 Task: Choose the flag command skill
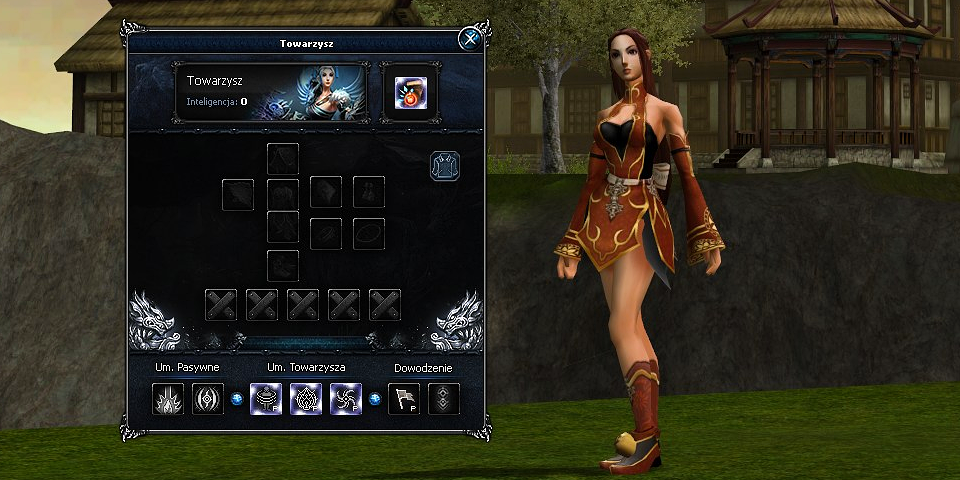403,399
